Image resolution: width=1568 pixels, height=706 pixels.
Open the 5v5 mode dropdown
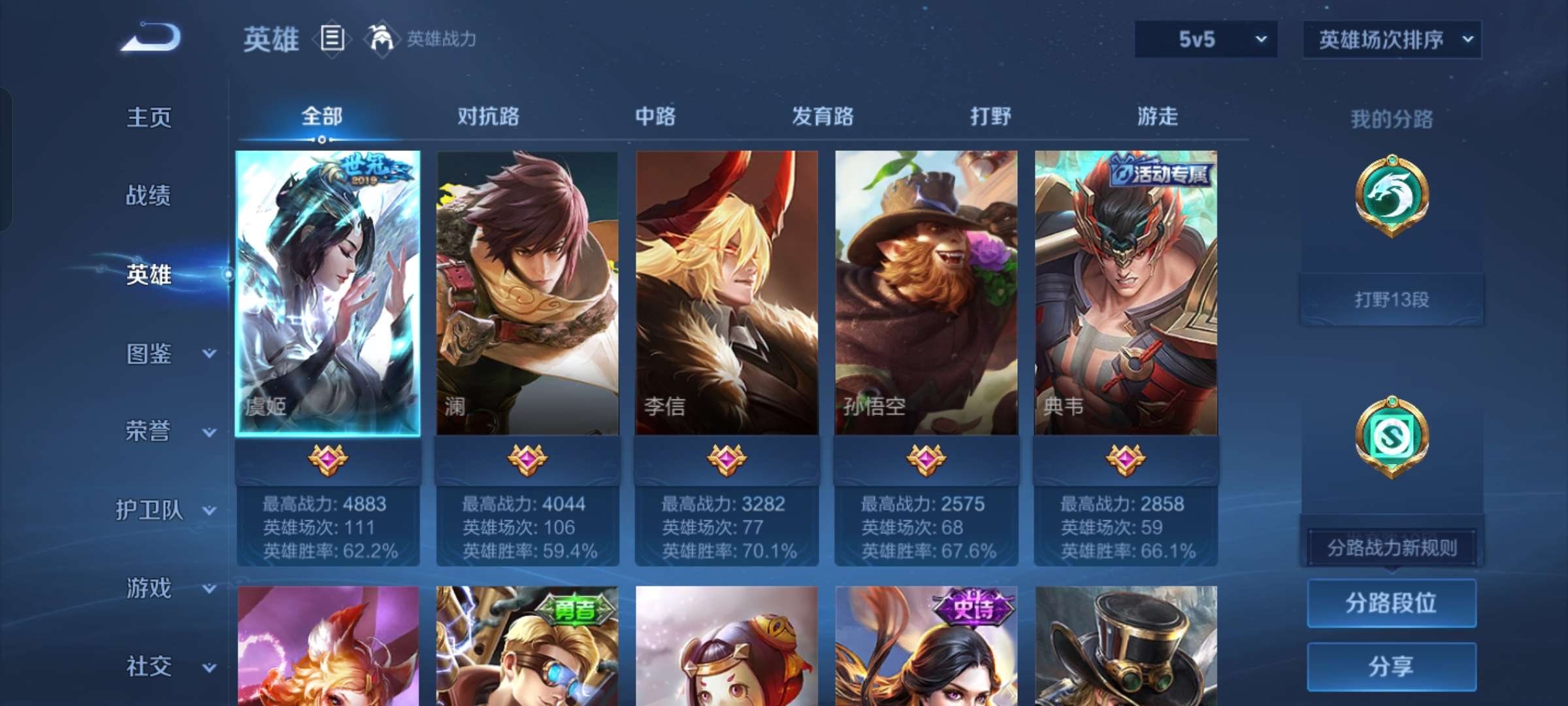(x=1205, y=39)
